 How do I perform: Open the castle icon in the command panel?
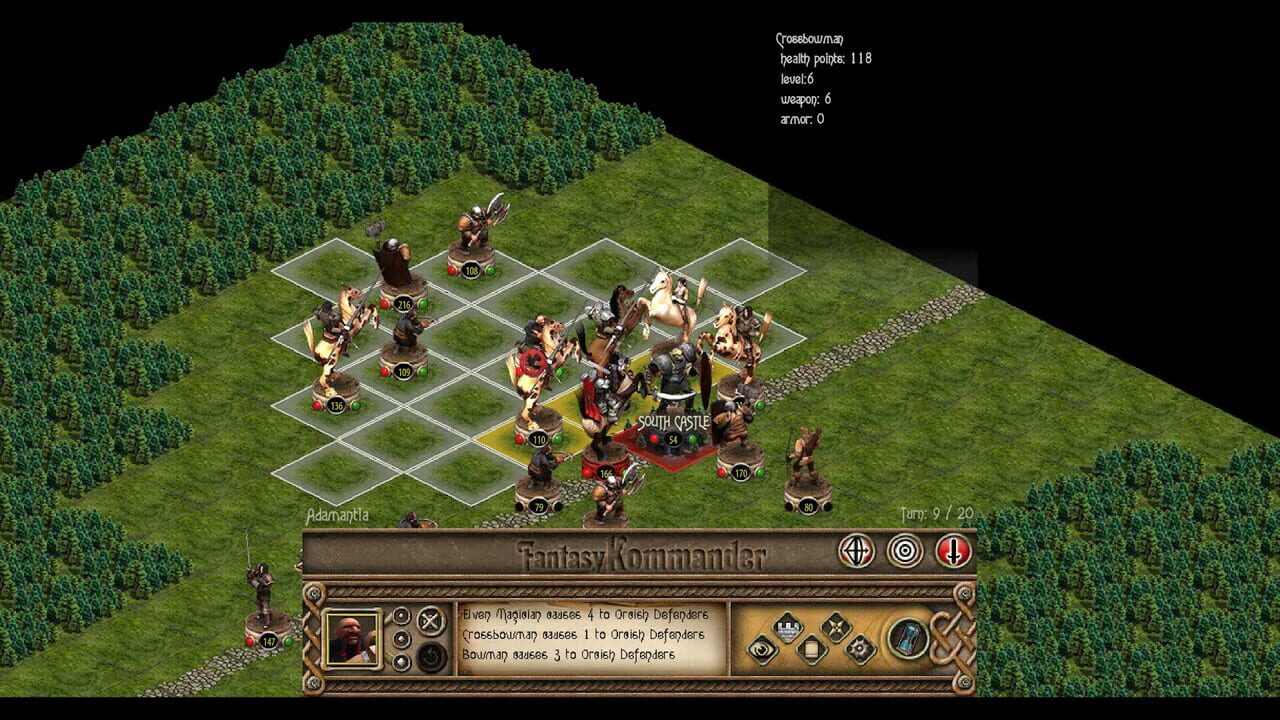[787, 626]
